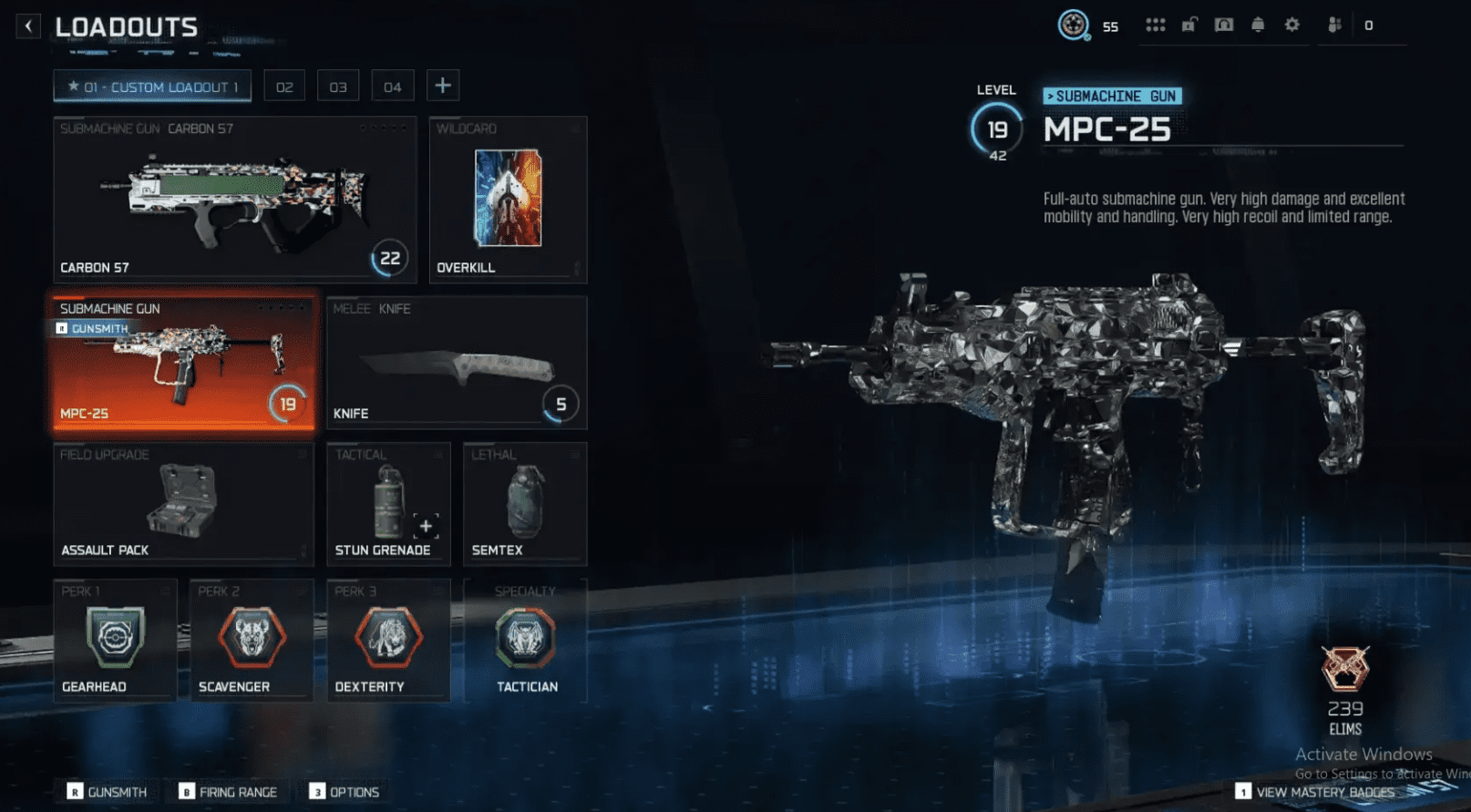This screenshot has height=812, width=1471.
Task: Select the player profile emblem icon
Action: 1075,25
